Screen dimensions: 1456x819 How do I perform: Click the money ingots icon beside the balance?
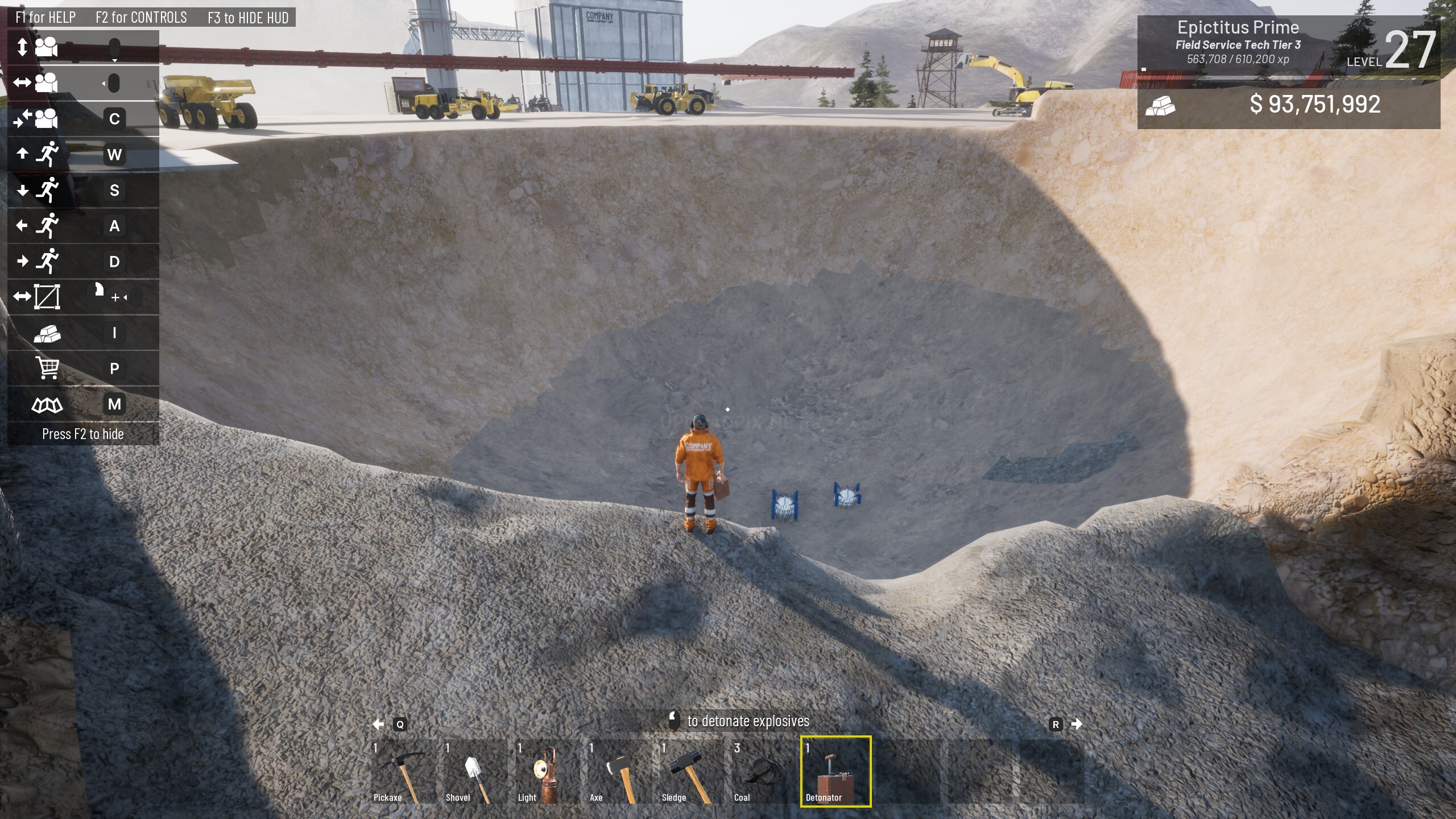click(1160, 105)
